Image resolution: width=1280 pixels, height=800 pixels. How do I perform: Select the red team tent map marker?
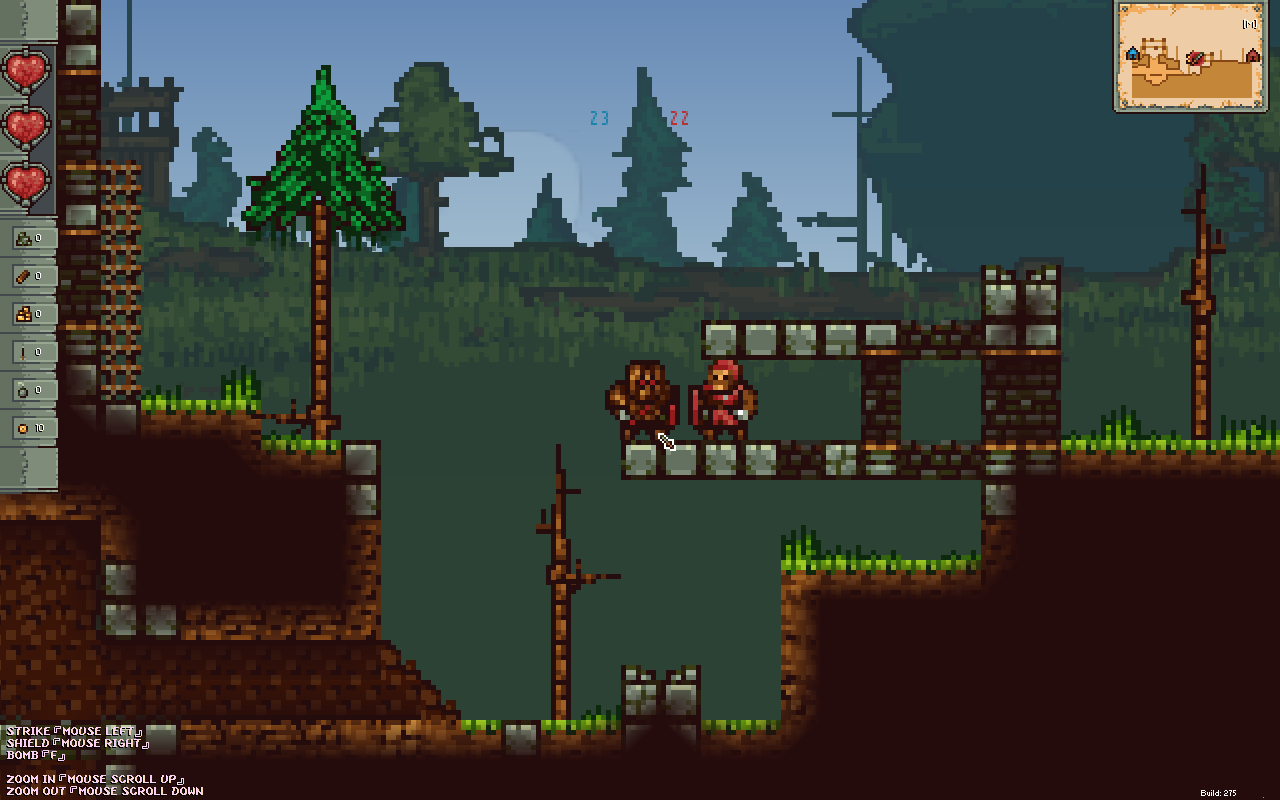1252,56
